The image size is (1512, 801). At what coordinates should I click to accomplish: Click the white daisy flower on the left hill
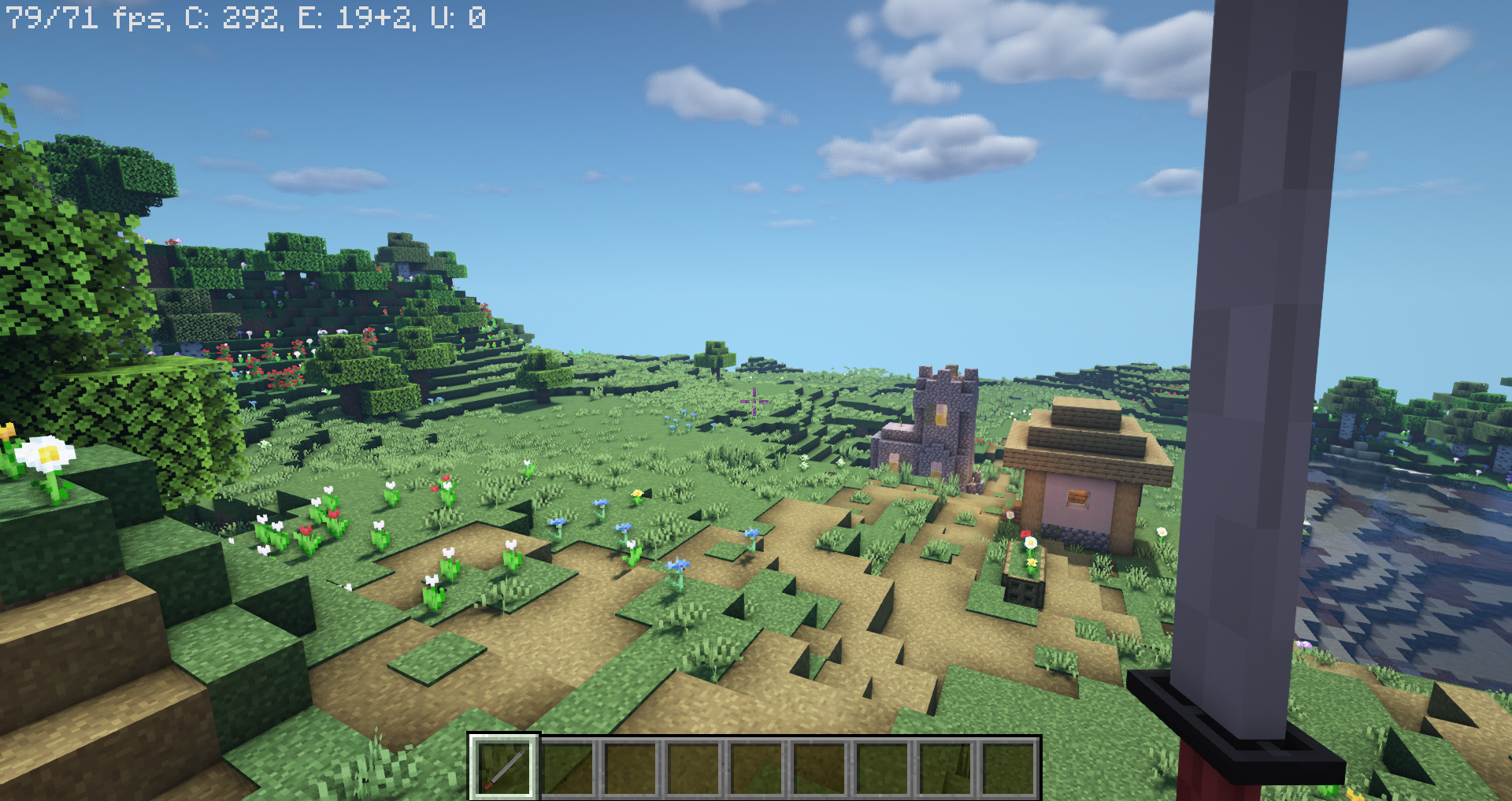point(47,455)
